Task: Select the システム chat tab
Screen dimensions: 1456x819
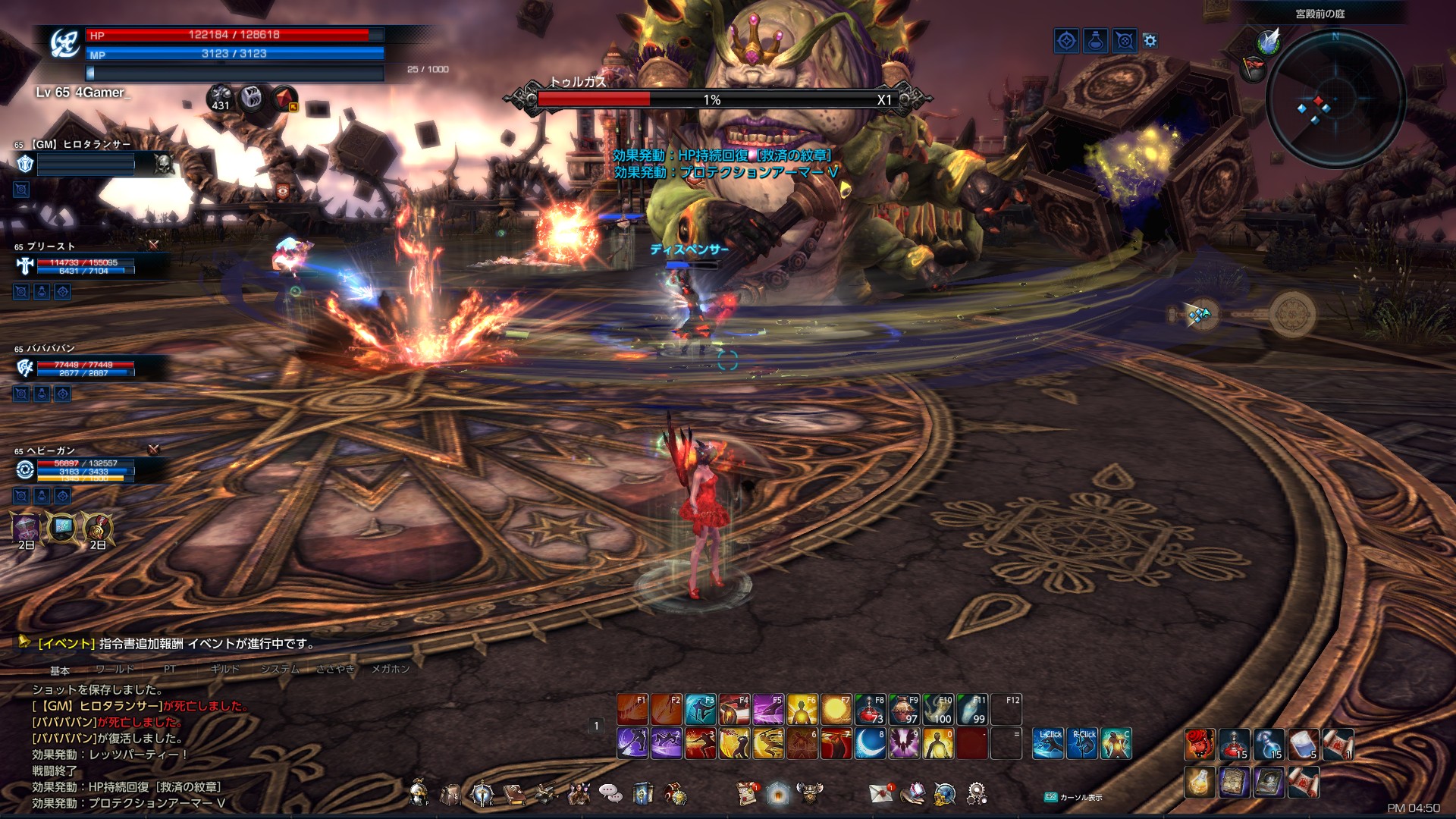Action: click(280, 669)
